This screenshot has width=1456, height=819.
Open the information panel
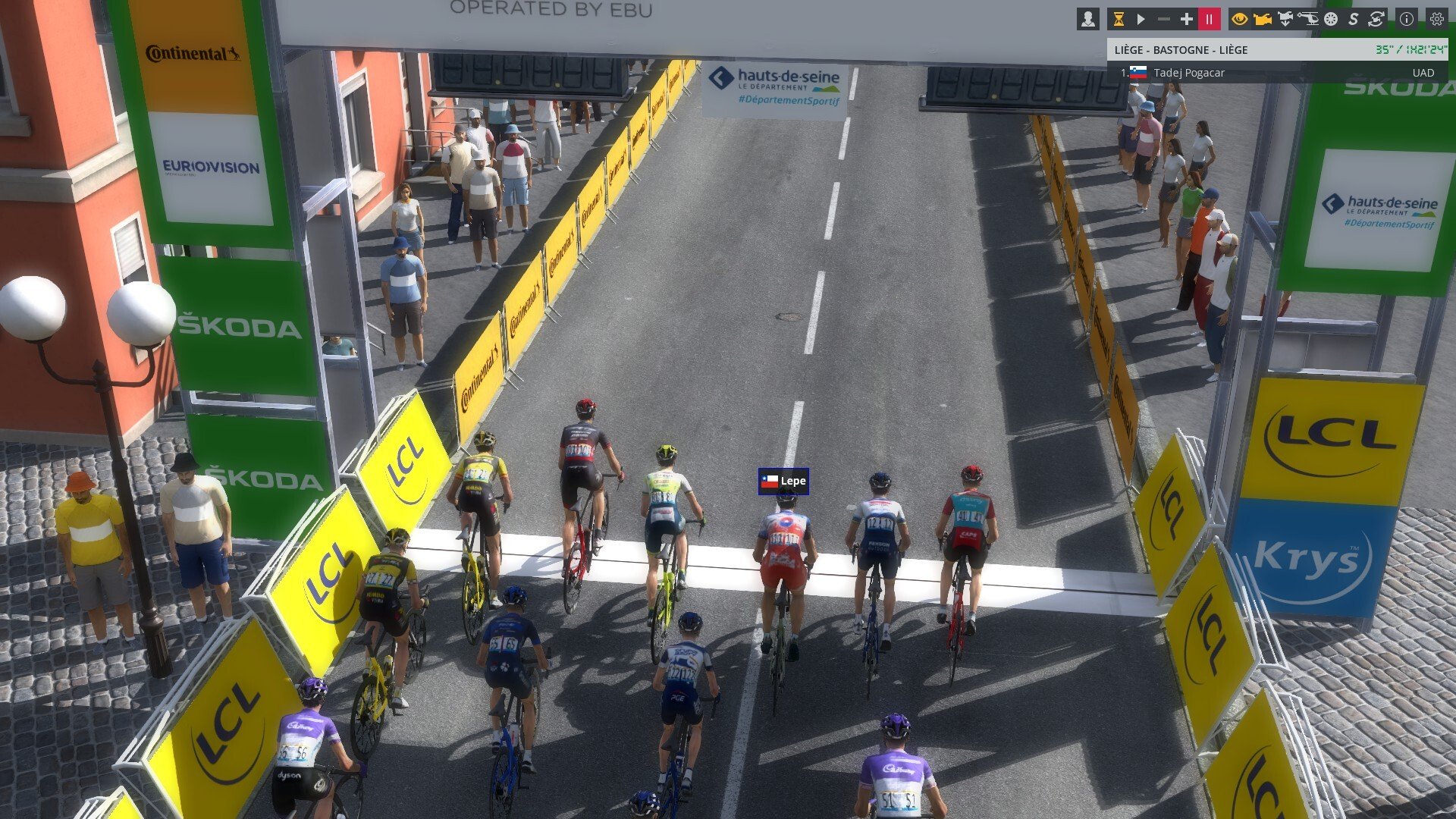point(1407,19)
